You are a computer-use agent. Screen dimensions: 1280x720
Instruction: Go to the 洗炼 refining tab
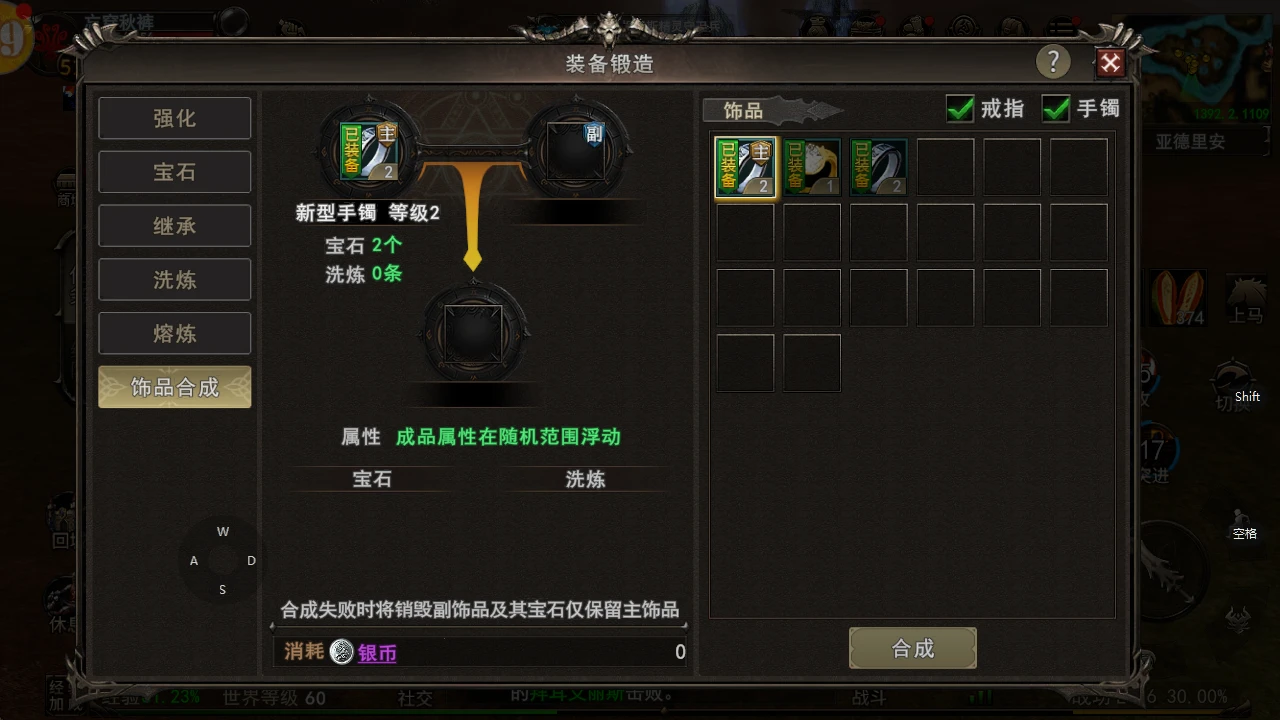click(x=174, y=280)
